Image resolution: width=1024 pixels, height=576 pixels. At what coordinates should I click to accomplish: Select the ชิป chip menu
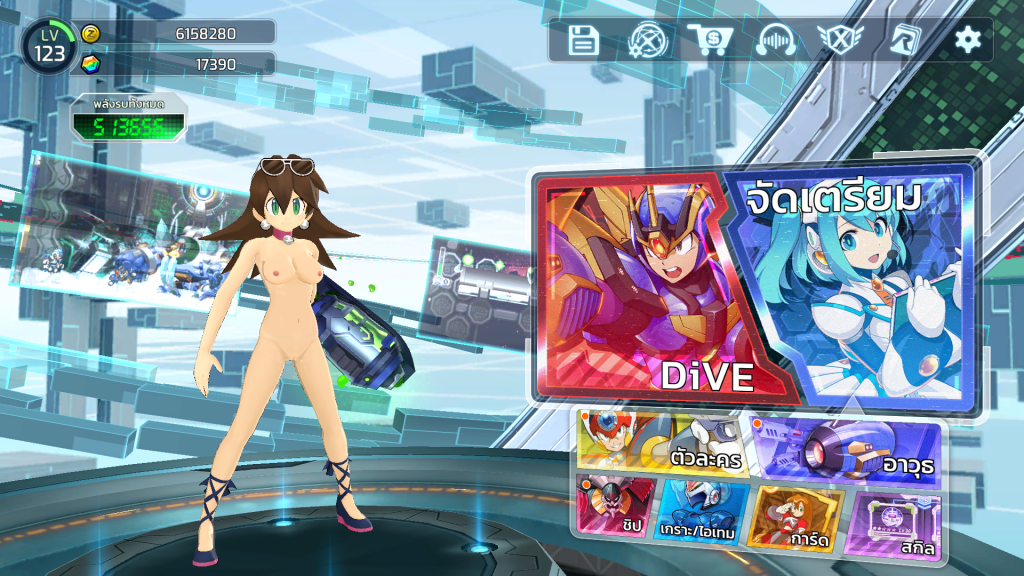click(615, 506)
